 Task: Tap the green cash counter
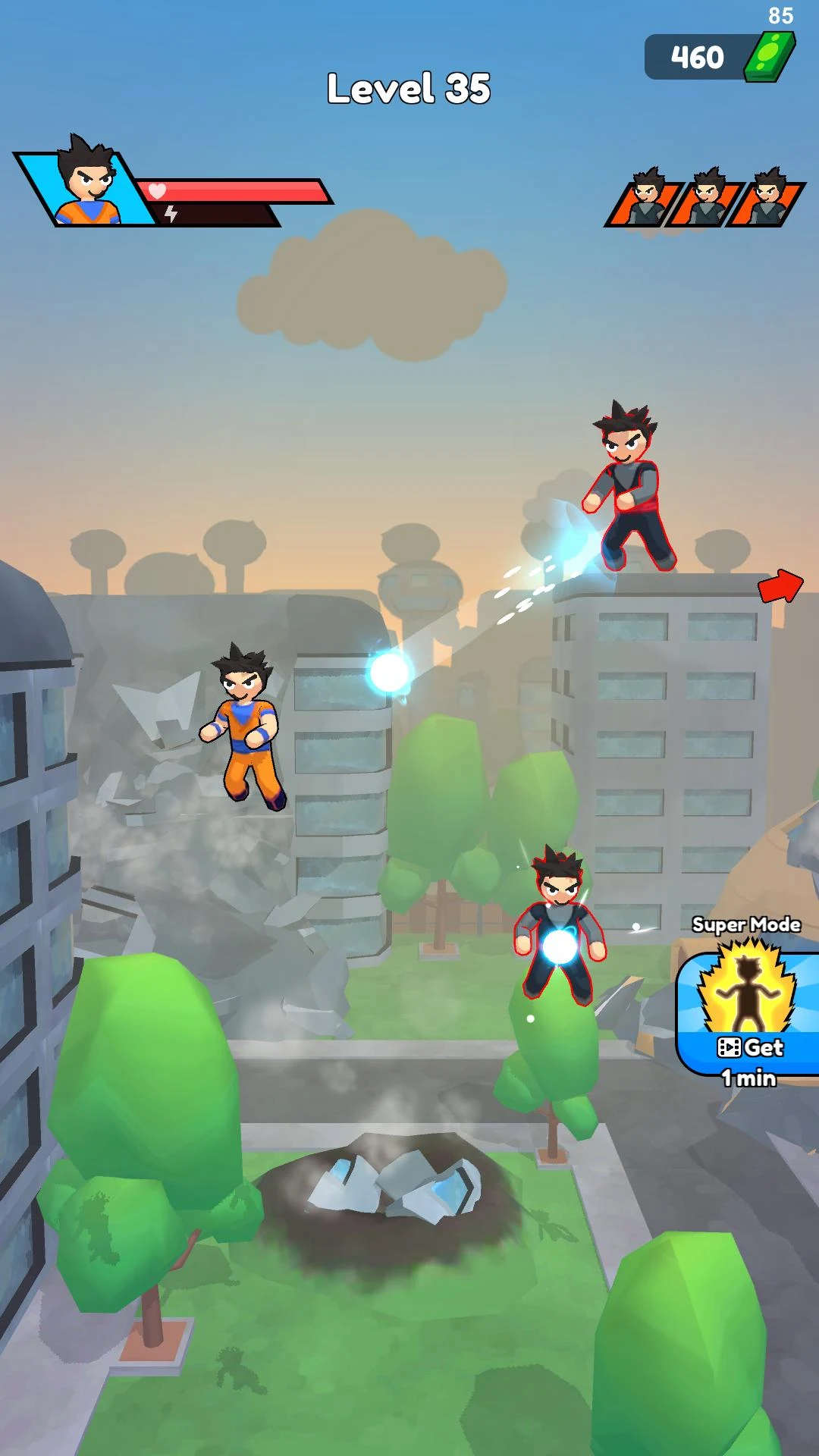[719, 57]
